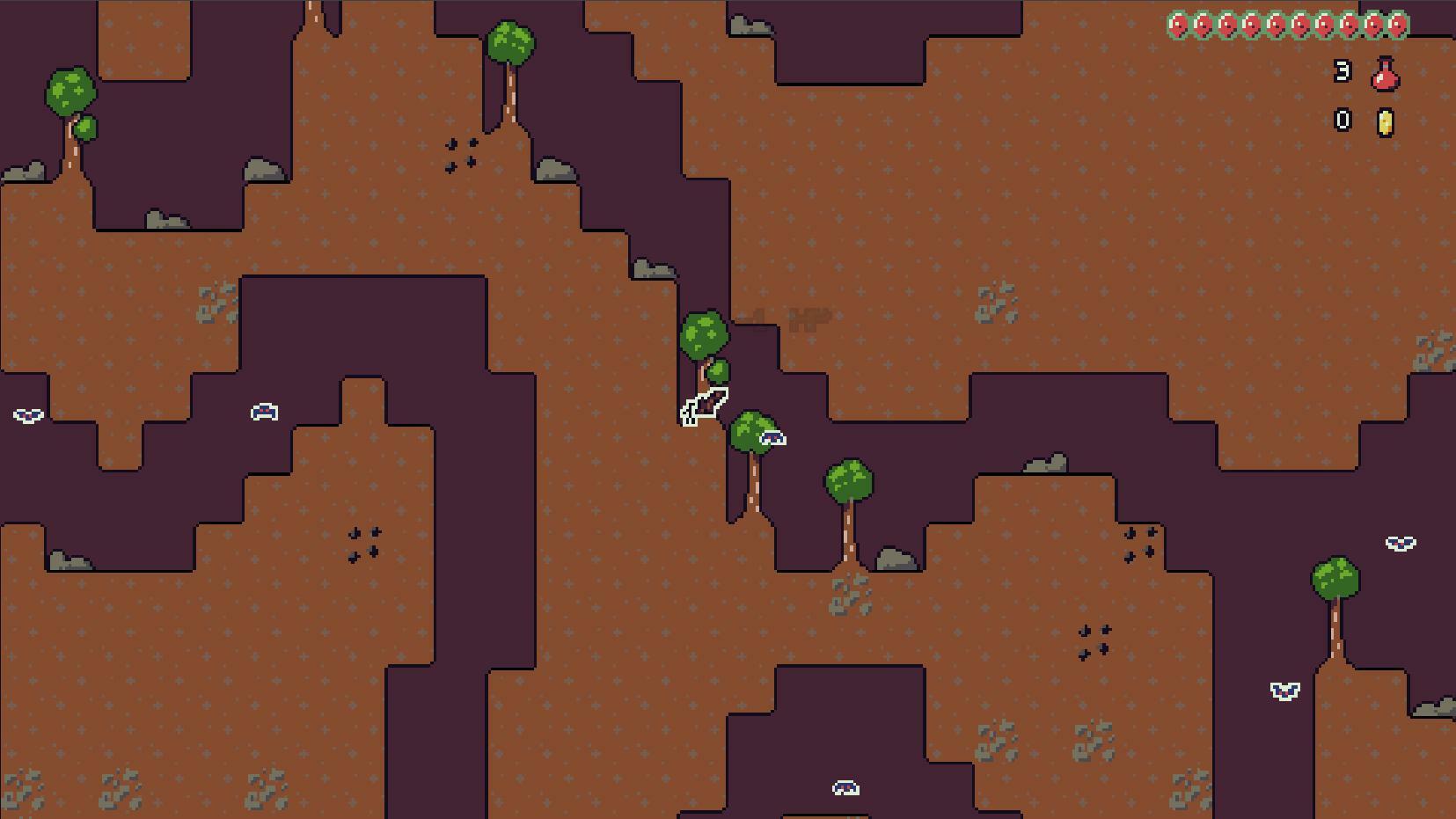Click the bat resting near the right edge
The image size is (1456, 819).
1400,543
